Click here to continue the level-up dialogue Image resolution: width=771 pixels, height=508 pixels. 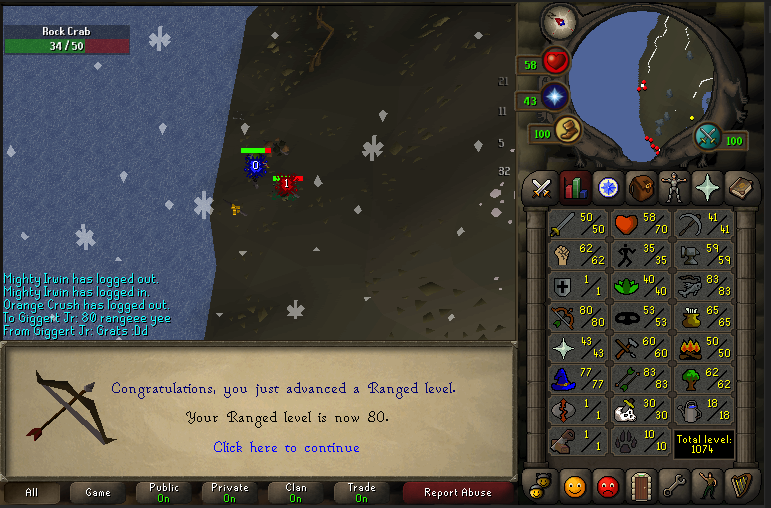click(x=286, y=447)
